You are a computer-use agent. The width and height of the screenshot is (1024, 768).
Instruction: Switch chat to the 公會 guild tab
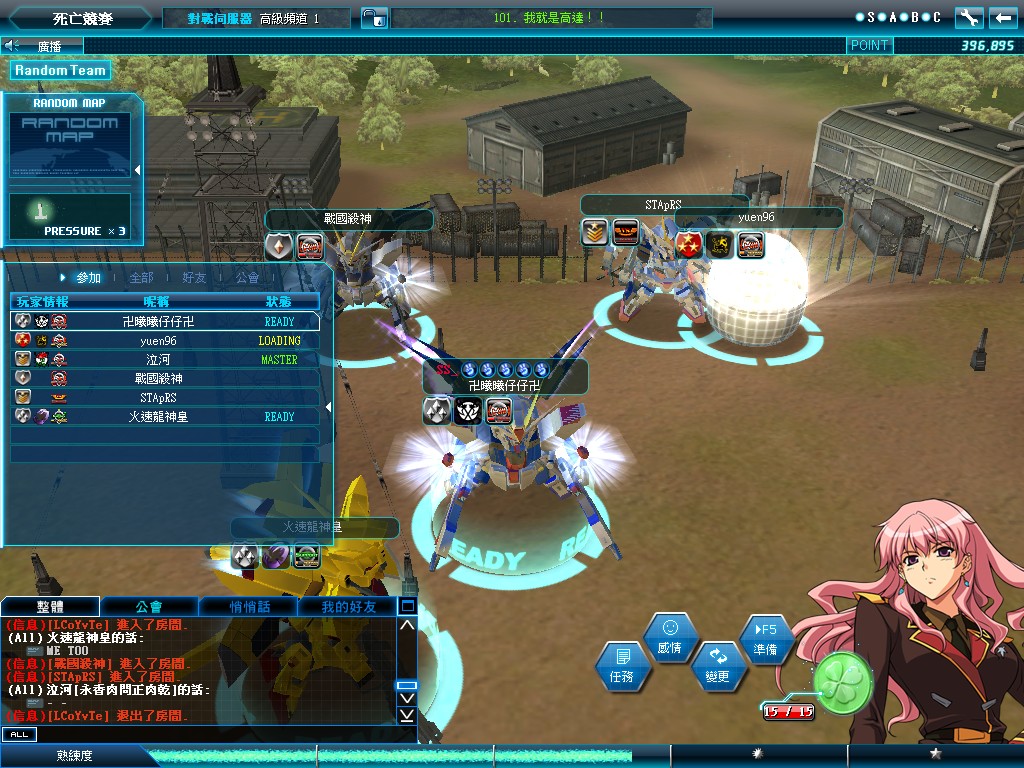[x=149, y=607]
